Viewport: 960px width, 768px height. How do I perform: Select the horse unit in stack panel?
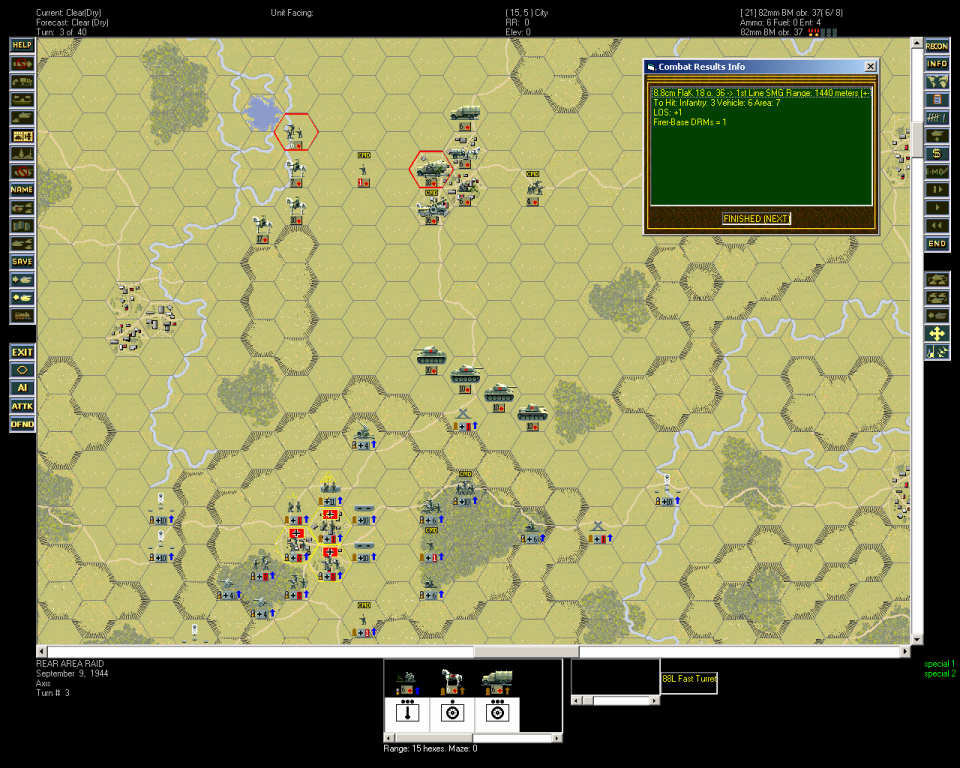click(451, 681)
